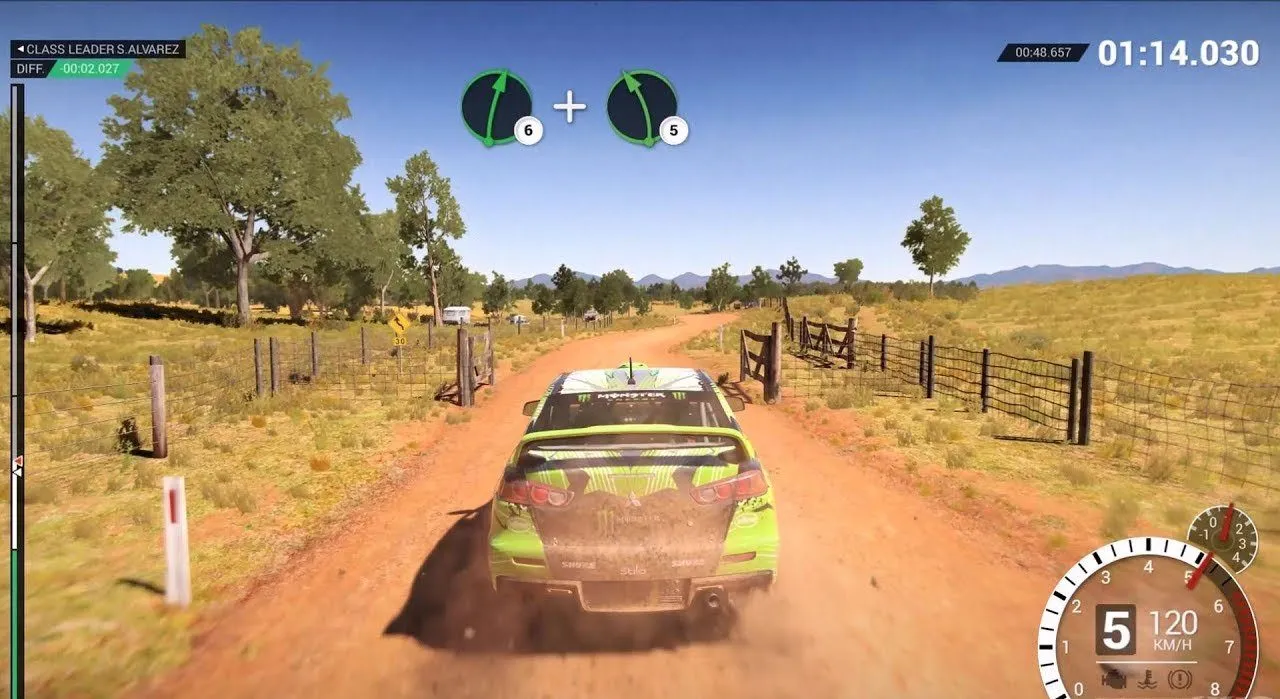This screenshot has width=1280, height=699.
Task: Click the pace note icon numbered 5
Action: click(x=642, y=107)
